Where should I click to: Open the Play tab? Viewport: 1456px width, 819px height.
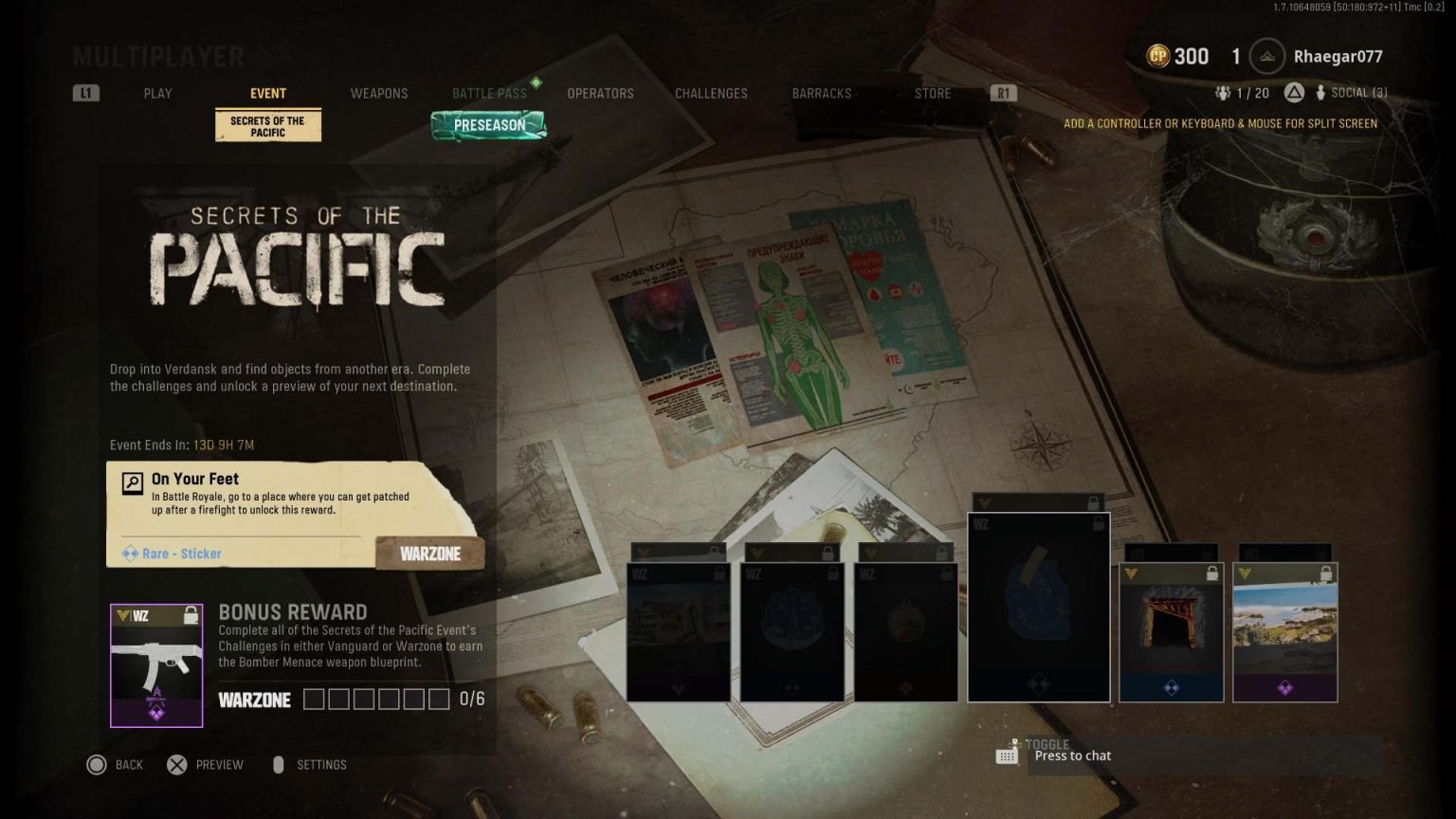point(157,93)
